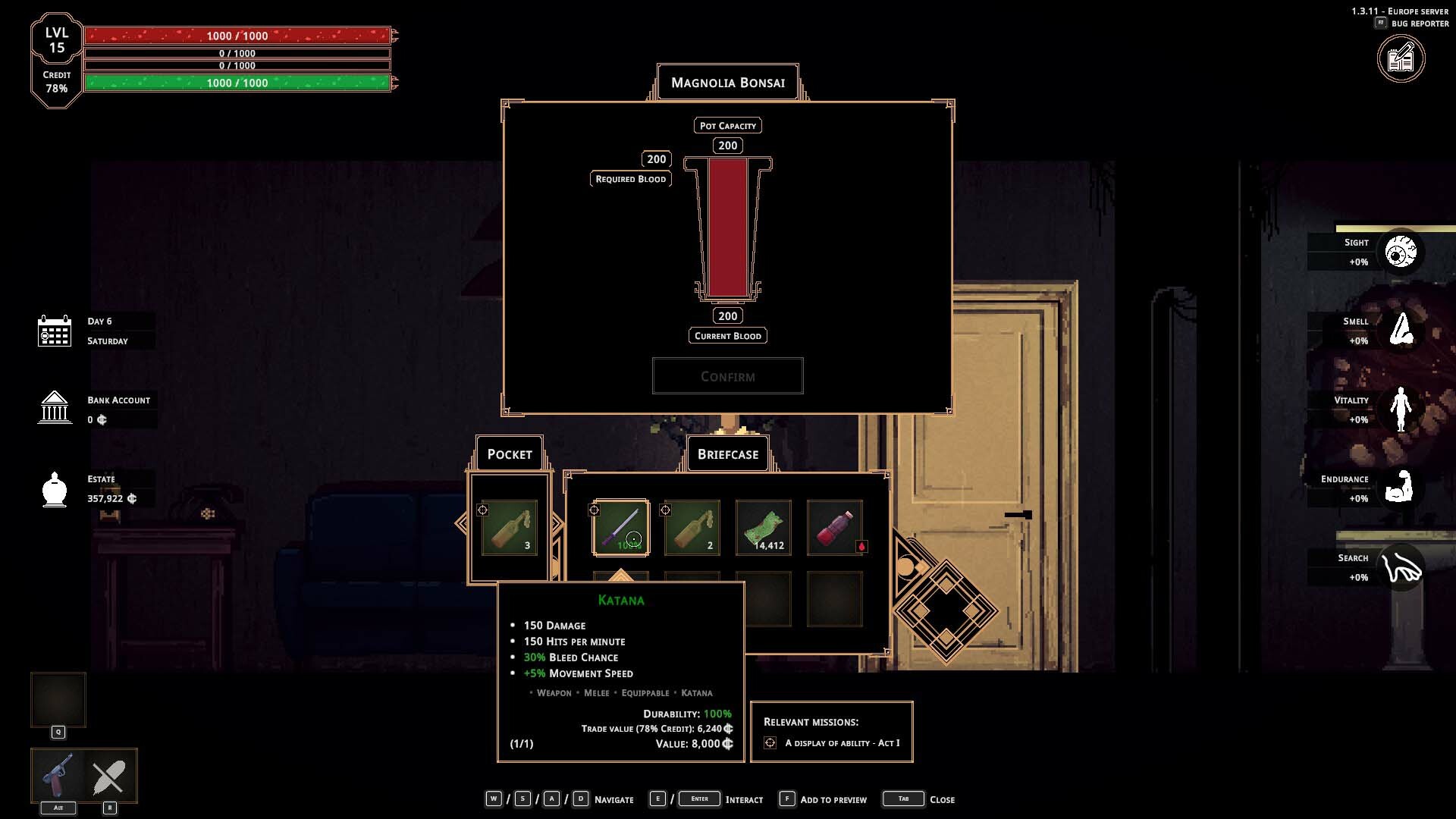Click the Bank Account icon

click(55, 408)
